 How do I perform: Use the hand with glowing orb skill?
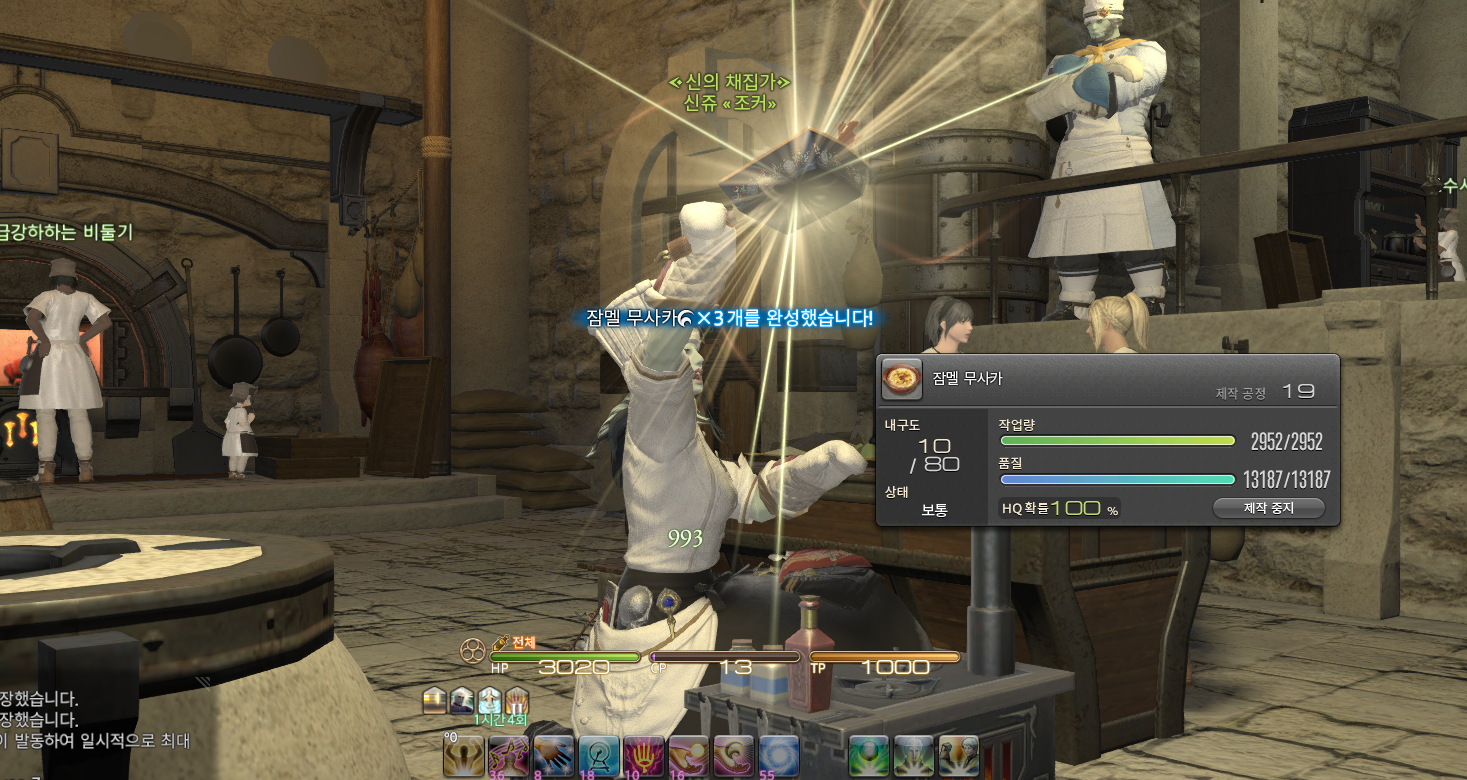pyautogui.click(x=688, y=755)
